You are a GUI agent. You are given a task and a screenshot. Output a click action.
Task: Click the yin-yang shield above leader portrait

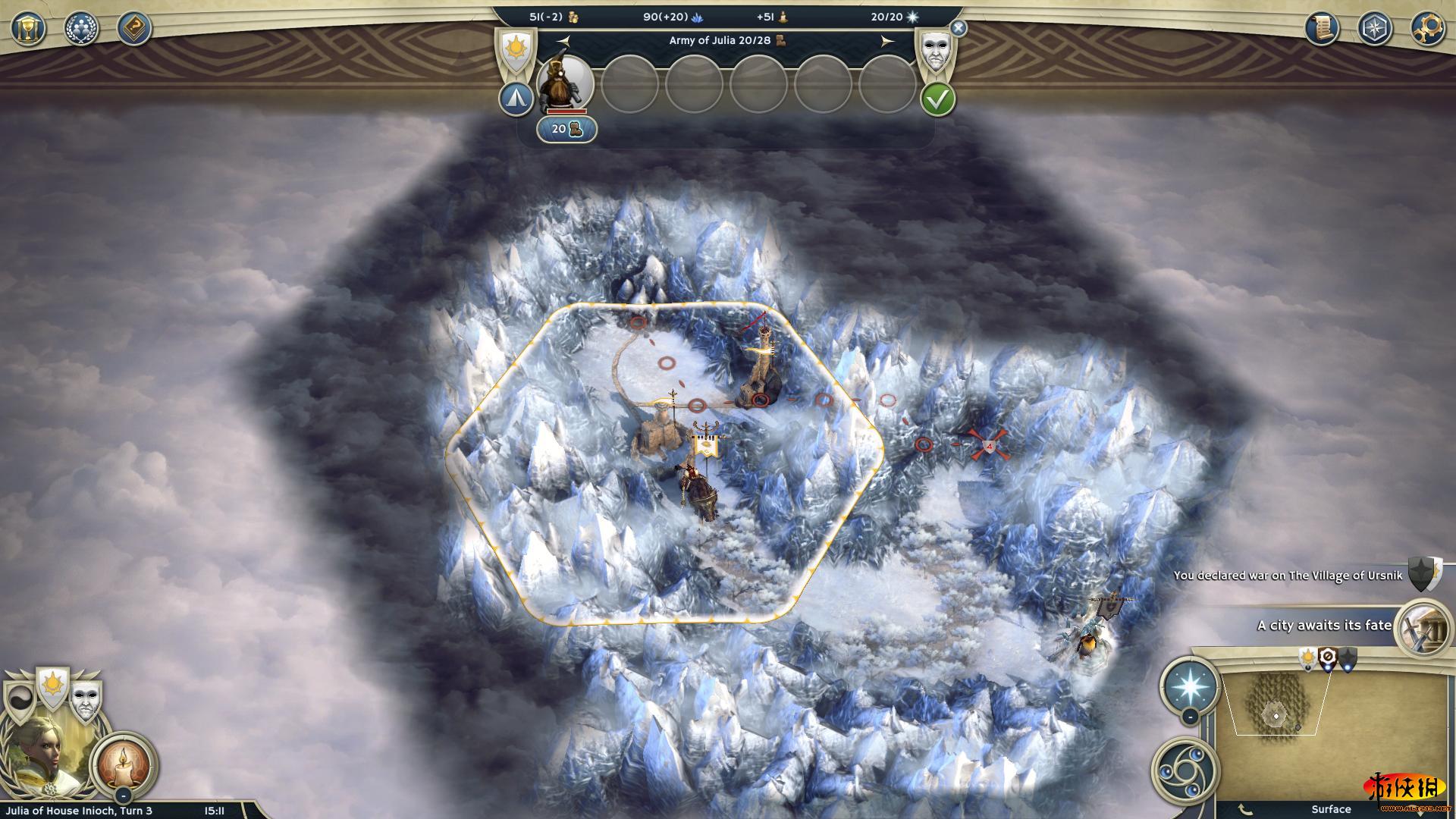click(19, 701)
